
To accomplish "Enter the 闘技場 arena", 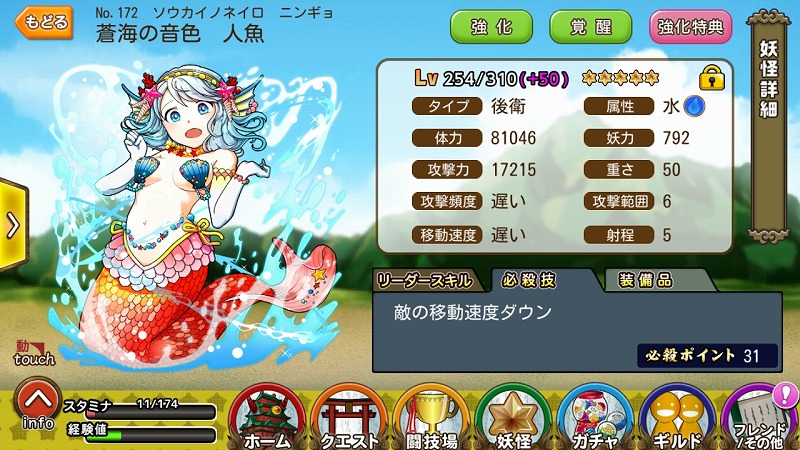I will coord(432,418).
